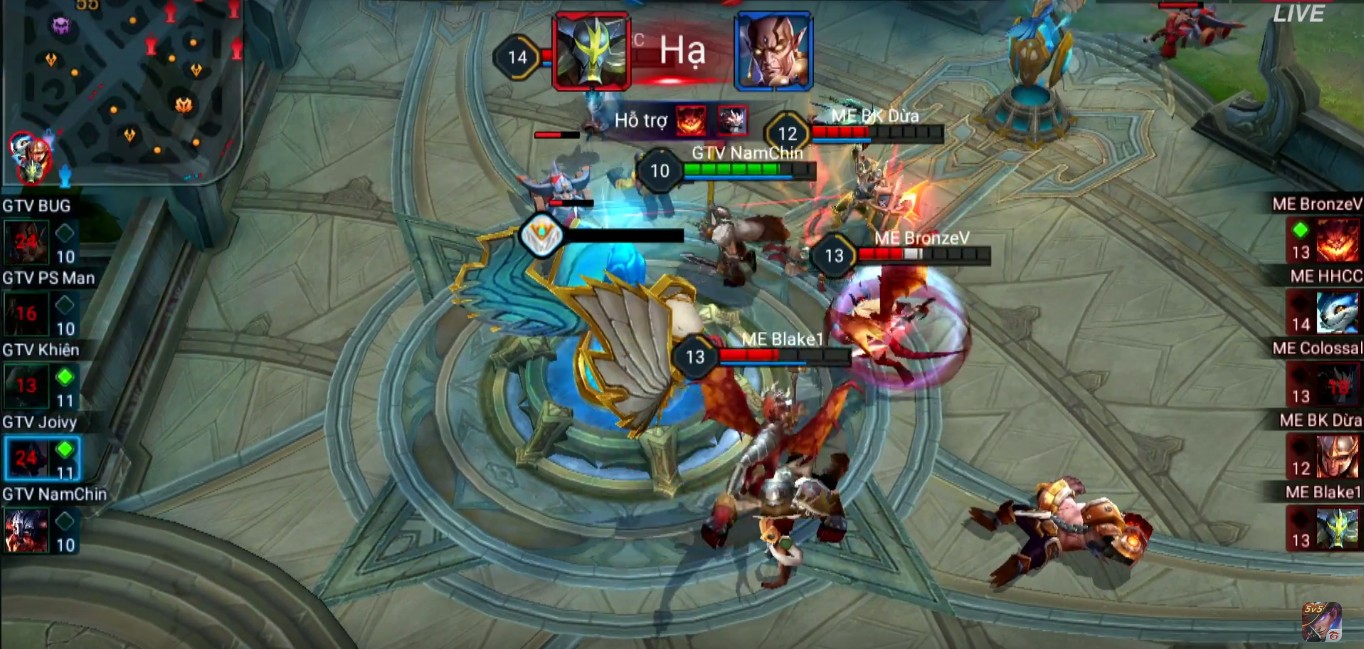Screen dimensions: 1364x649
Task: Spectate ME HHCC's hero portrait
Action: (x=1337, y=312)
